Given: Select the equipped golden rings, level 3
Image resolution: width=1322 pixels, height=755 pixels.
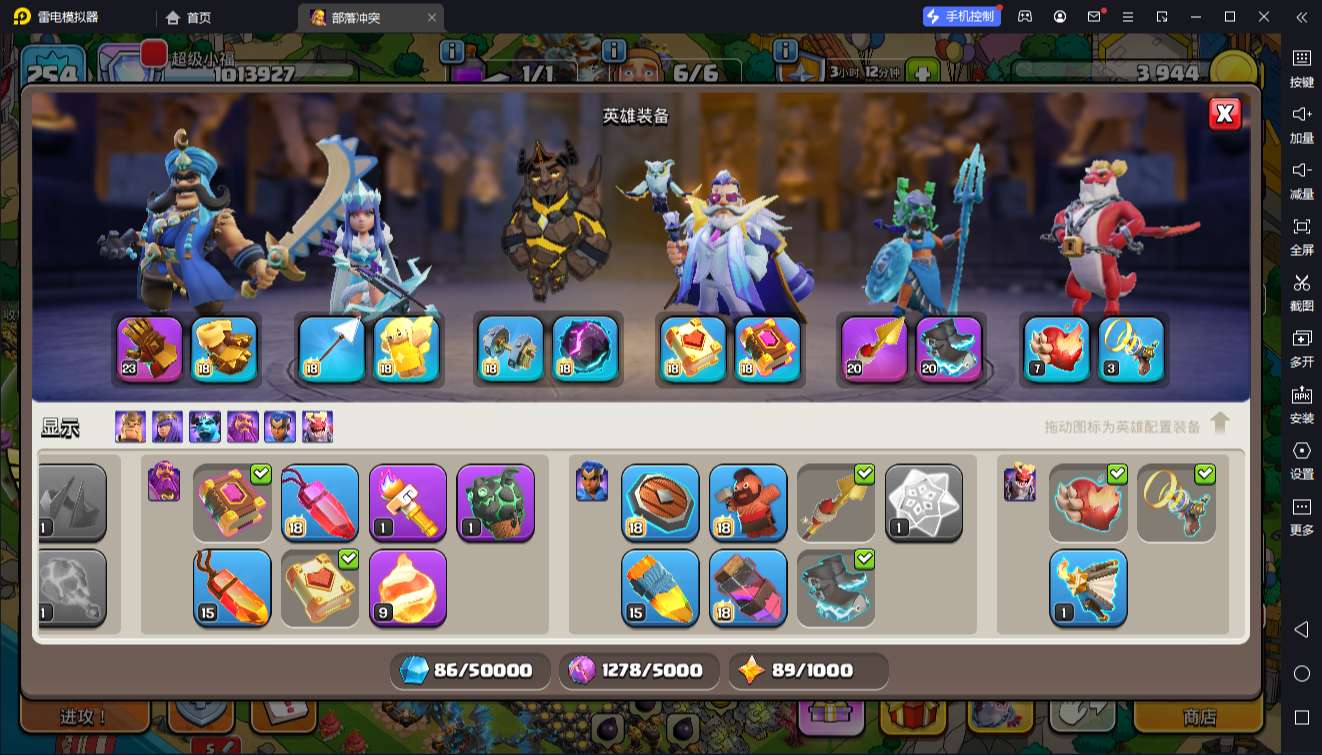Looking at the screenshot, I should pyautogui.click(x=1132, y=349).
